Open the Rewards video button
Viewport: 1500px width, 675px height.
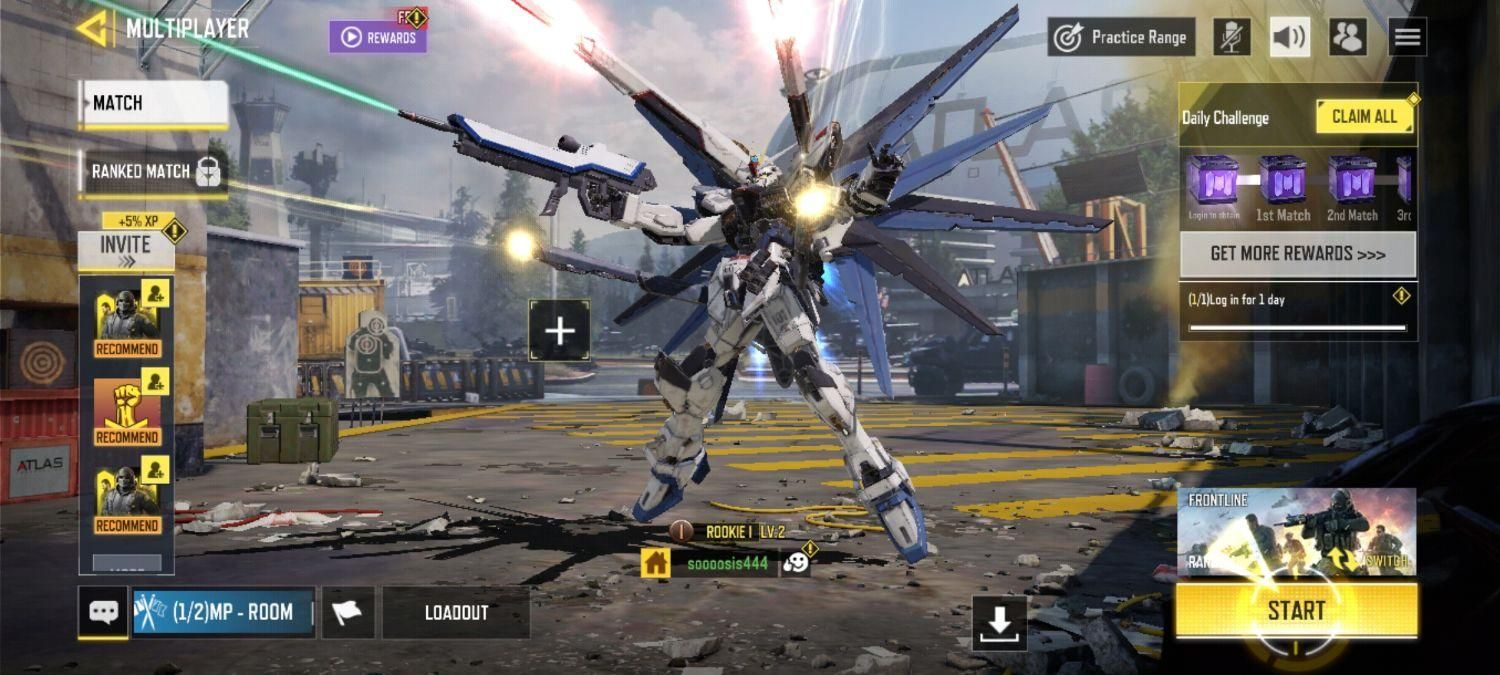(378, 37)
